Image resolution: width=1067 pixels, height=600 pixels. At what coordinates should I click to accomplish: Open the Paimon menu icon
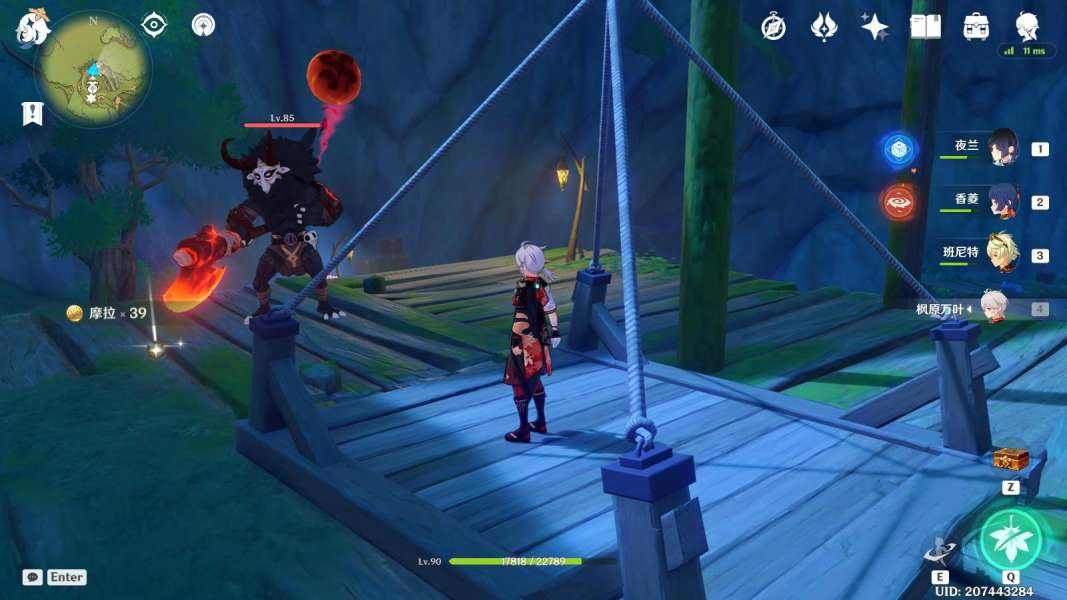point(32,28)
